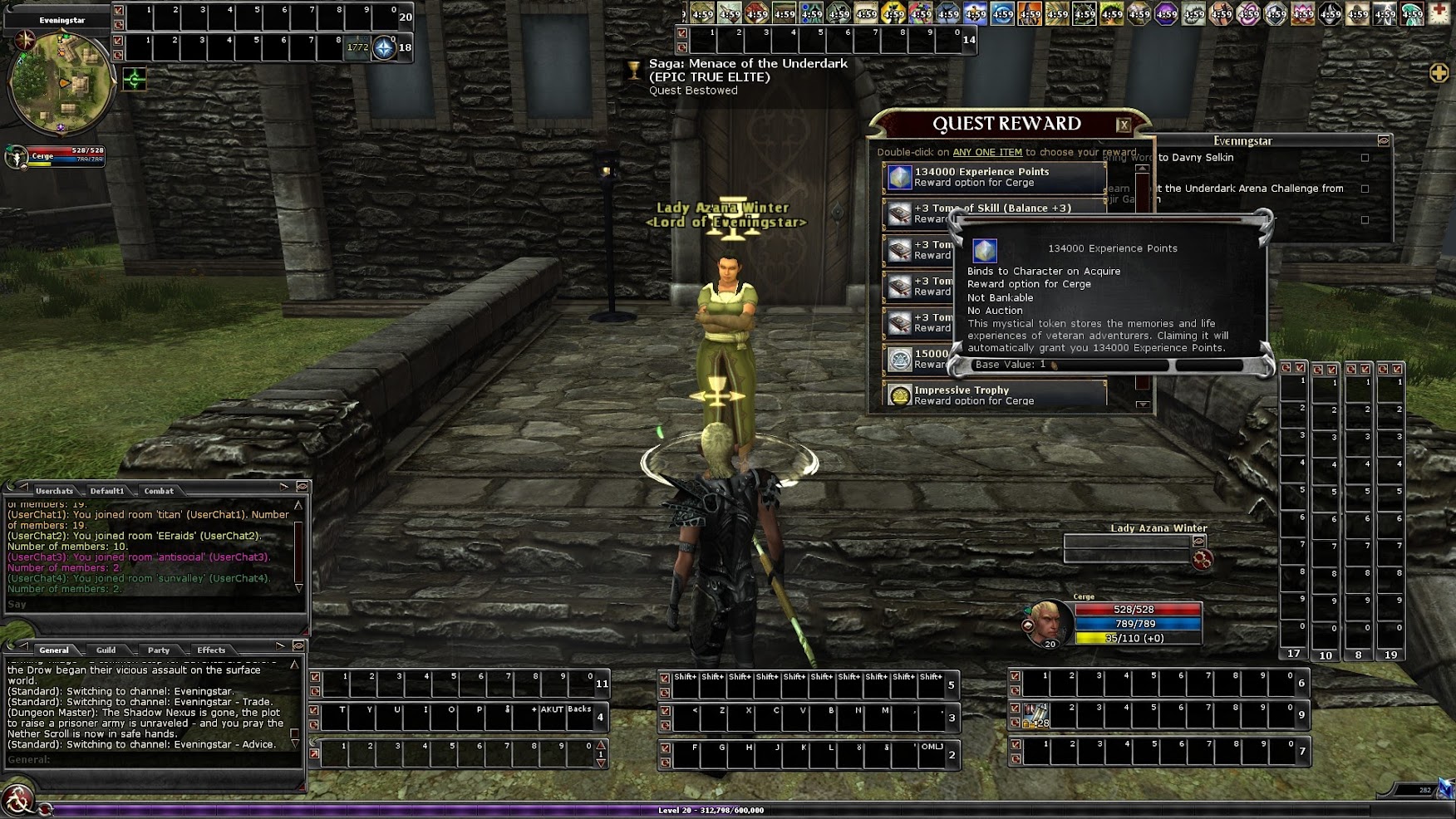Toggle the Eveningstar objectives panel eye icon
The image size is (1456, 819).
pos(1383,141)
